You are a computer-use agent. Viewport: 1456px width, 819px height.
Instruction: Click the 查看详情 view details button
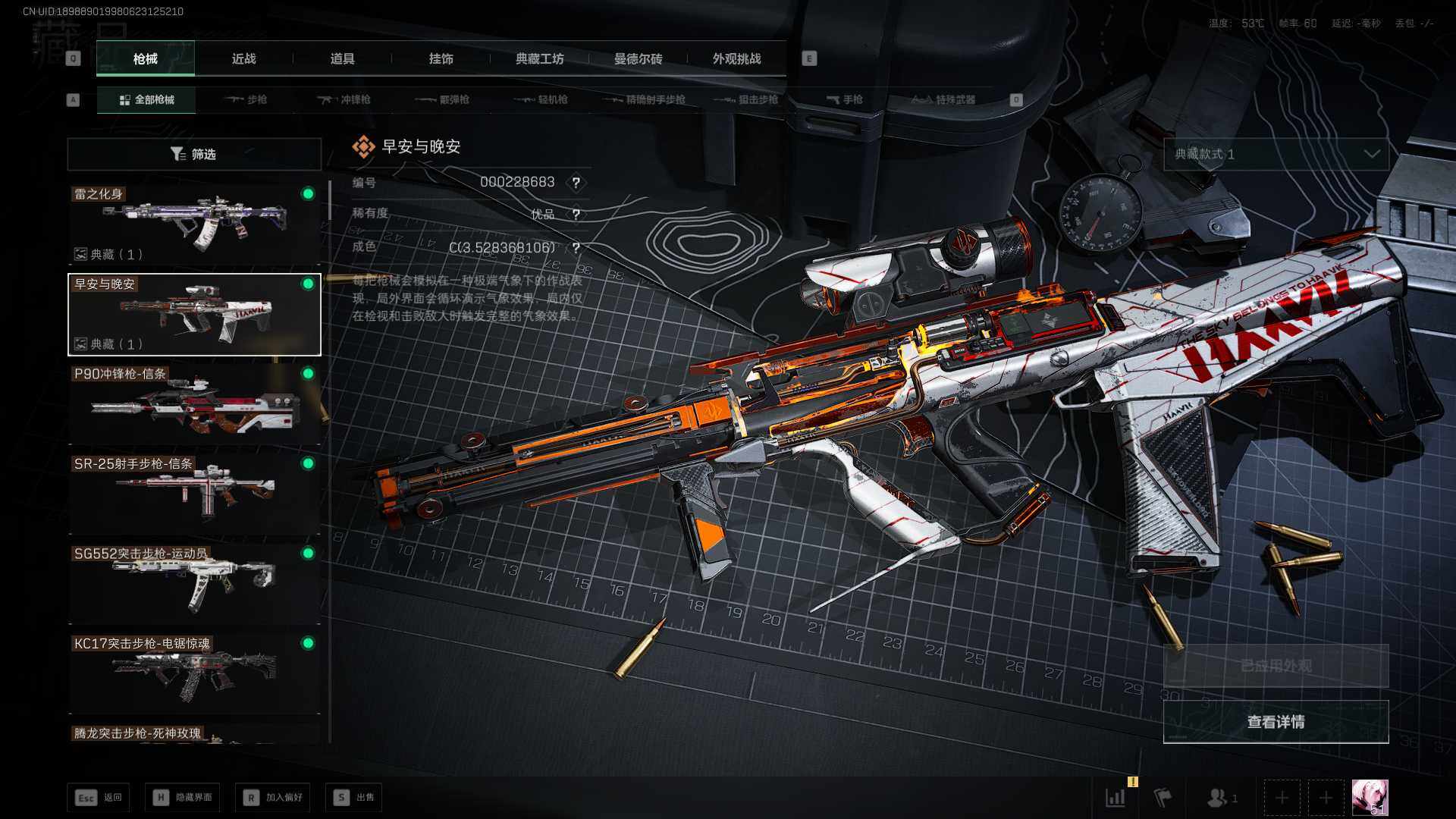click(x=1276, y=722)
